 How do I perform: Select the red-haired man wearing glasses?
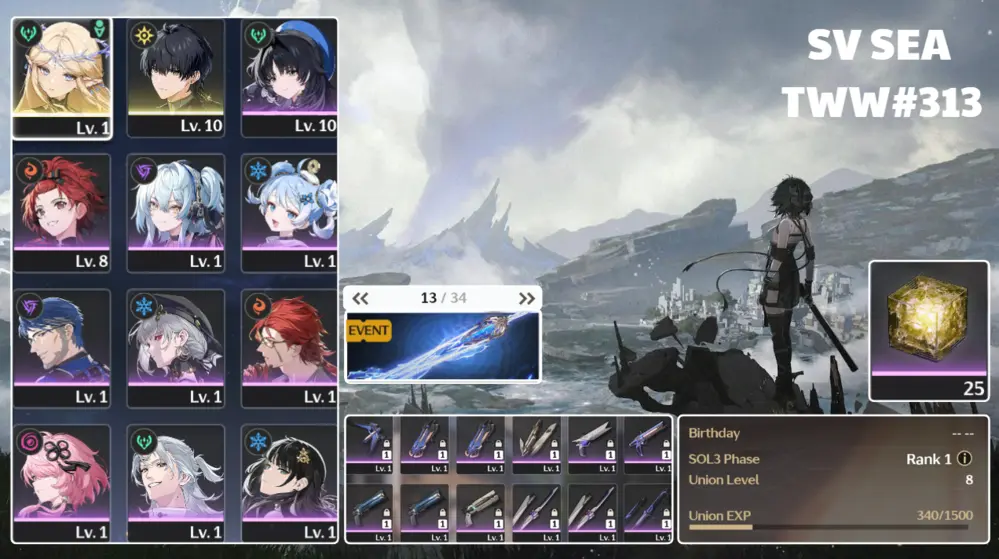tap(289, 345)
